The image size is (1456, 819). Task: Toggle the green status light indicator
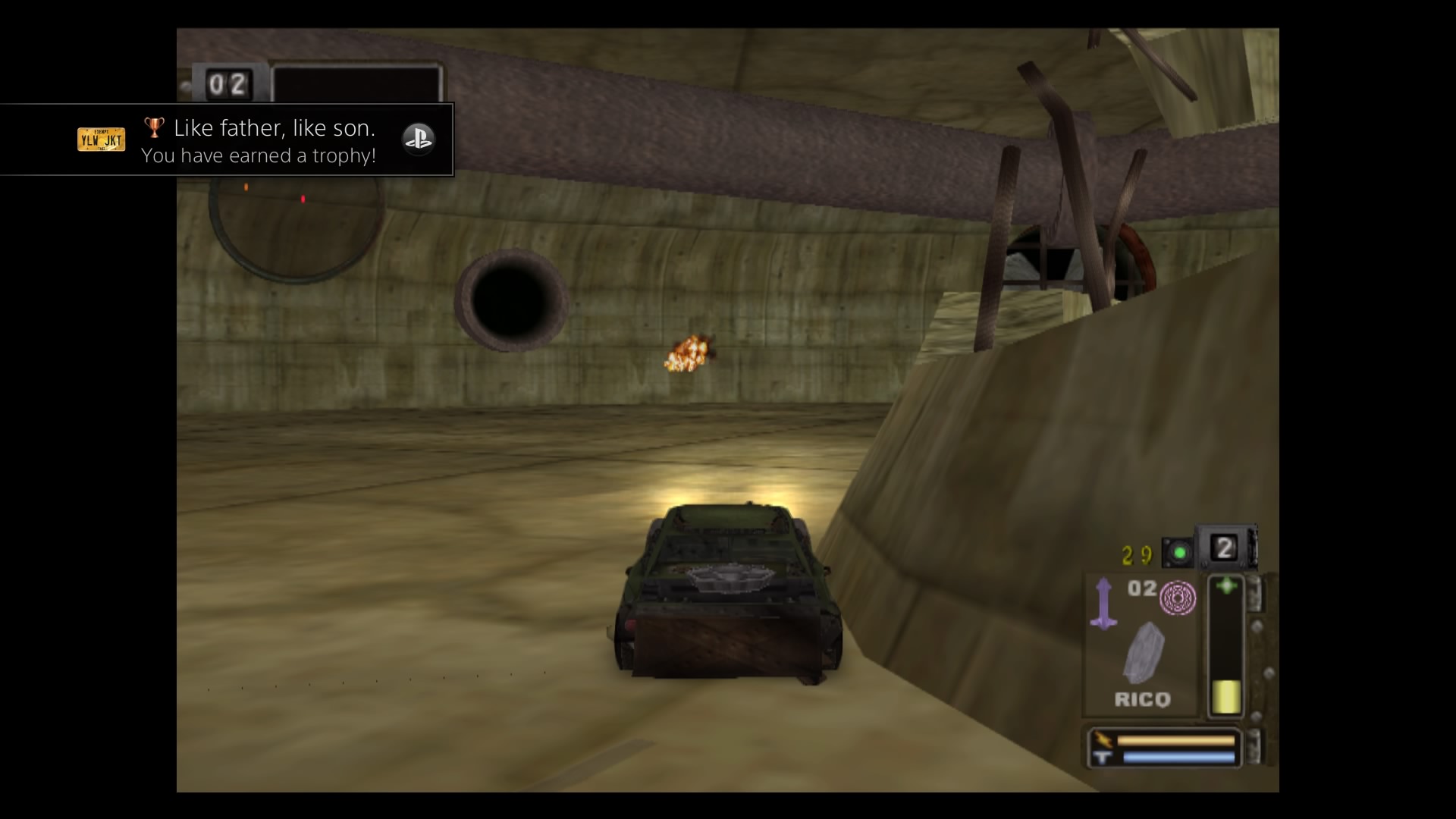[x=1179, y=551]
